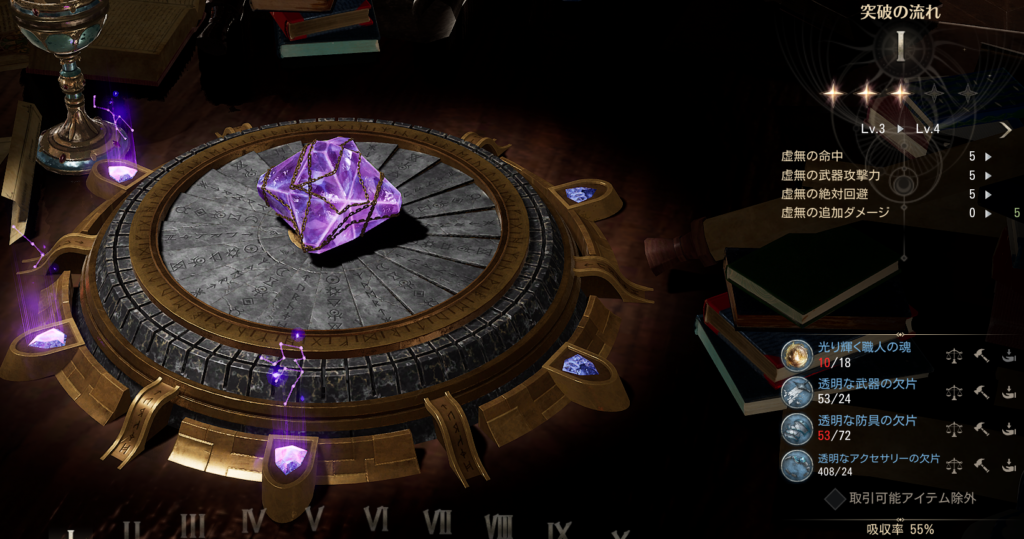Select the 透明なアクセサリーの欠片 material icon

[x=797, y=465]
